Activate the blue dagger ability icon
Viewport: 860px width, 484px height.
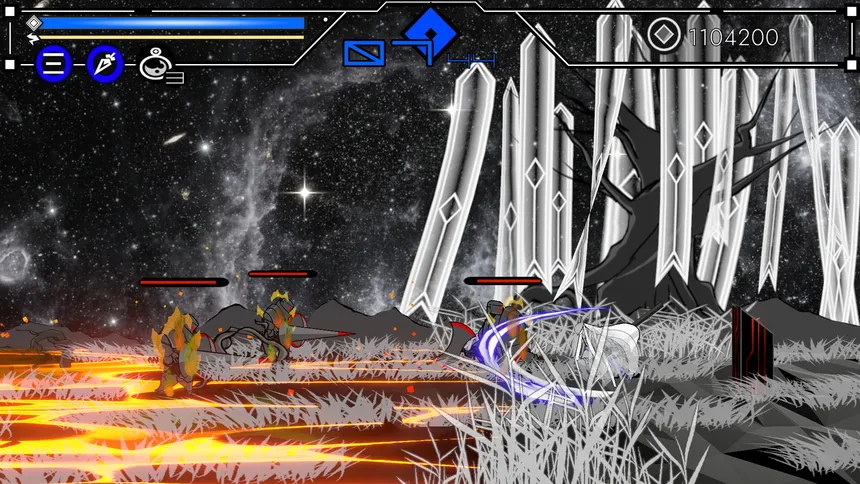105,65
